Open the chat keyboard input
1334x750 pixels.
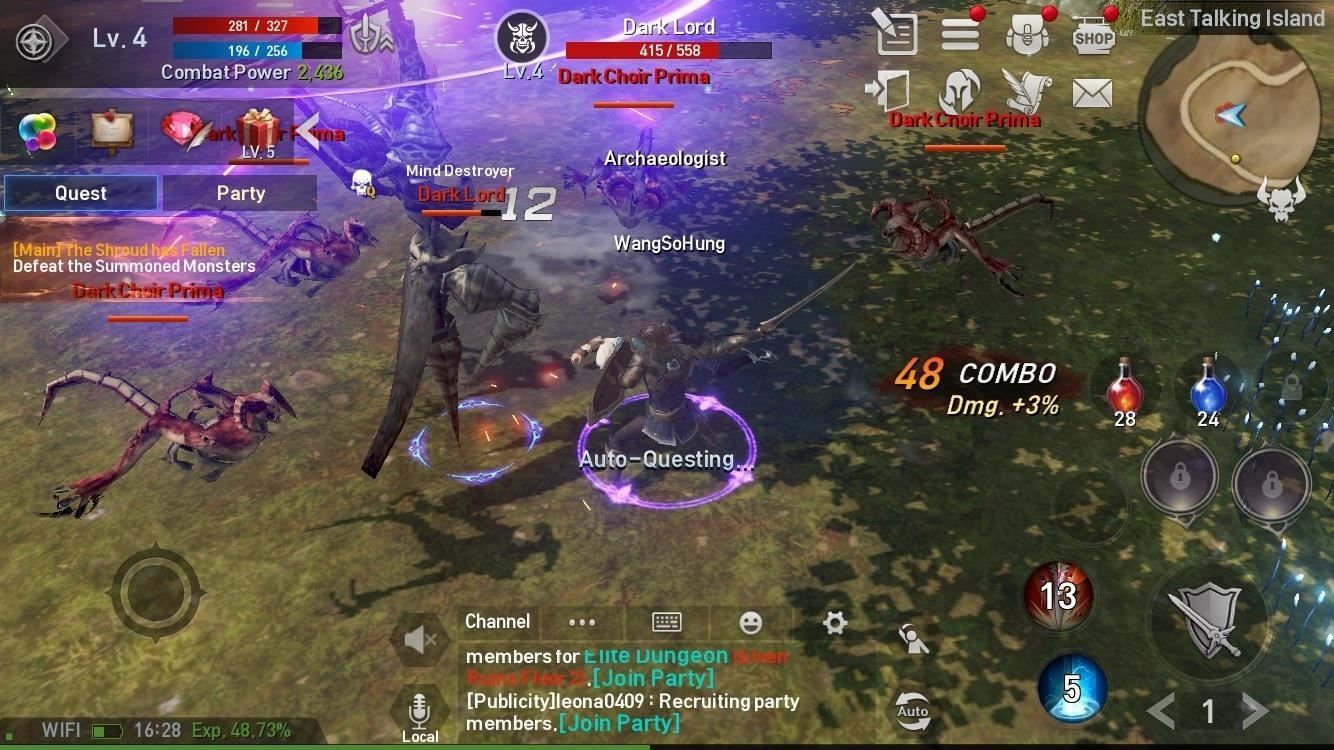click(x=667, y=622)
